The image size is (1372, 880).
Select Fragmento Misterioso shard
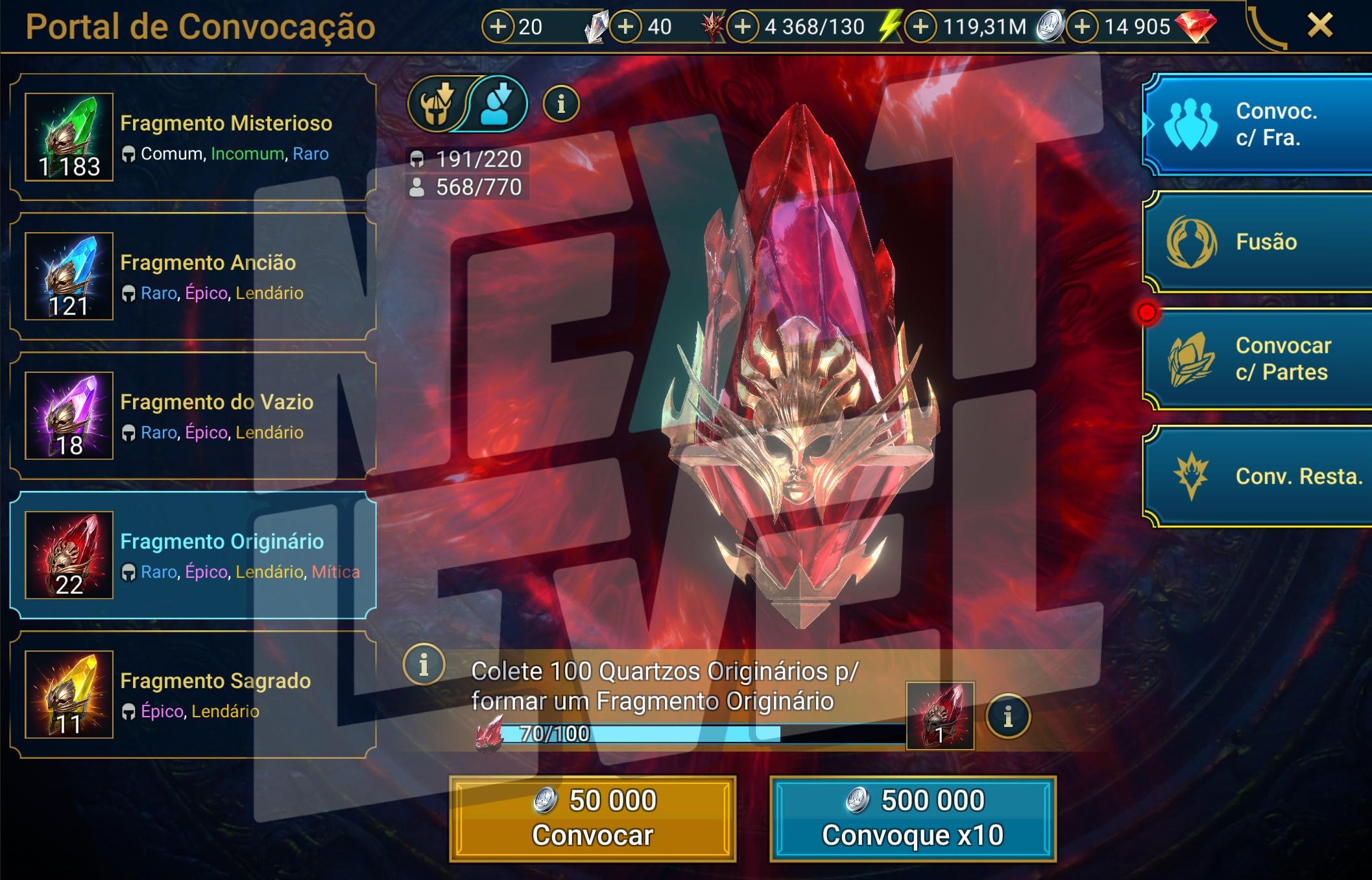[x=193, y=137]
